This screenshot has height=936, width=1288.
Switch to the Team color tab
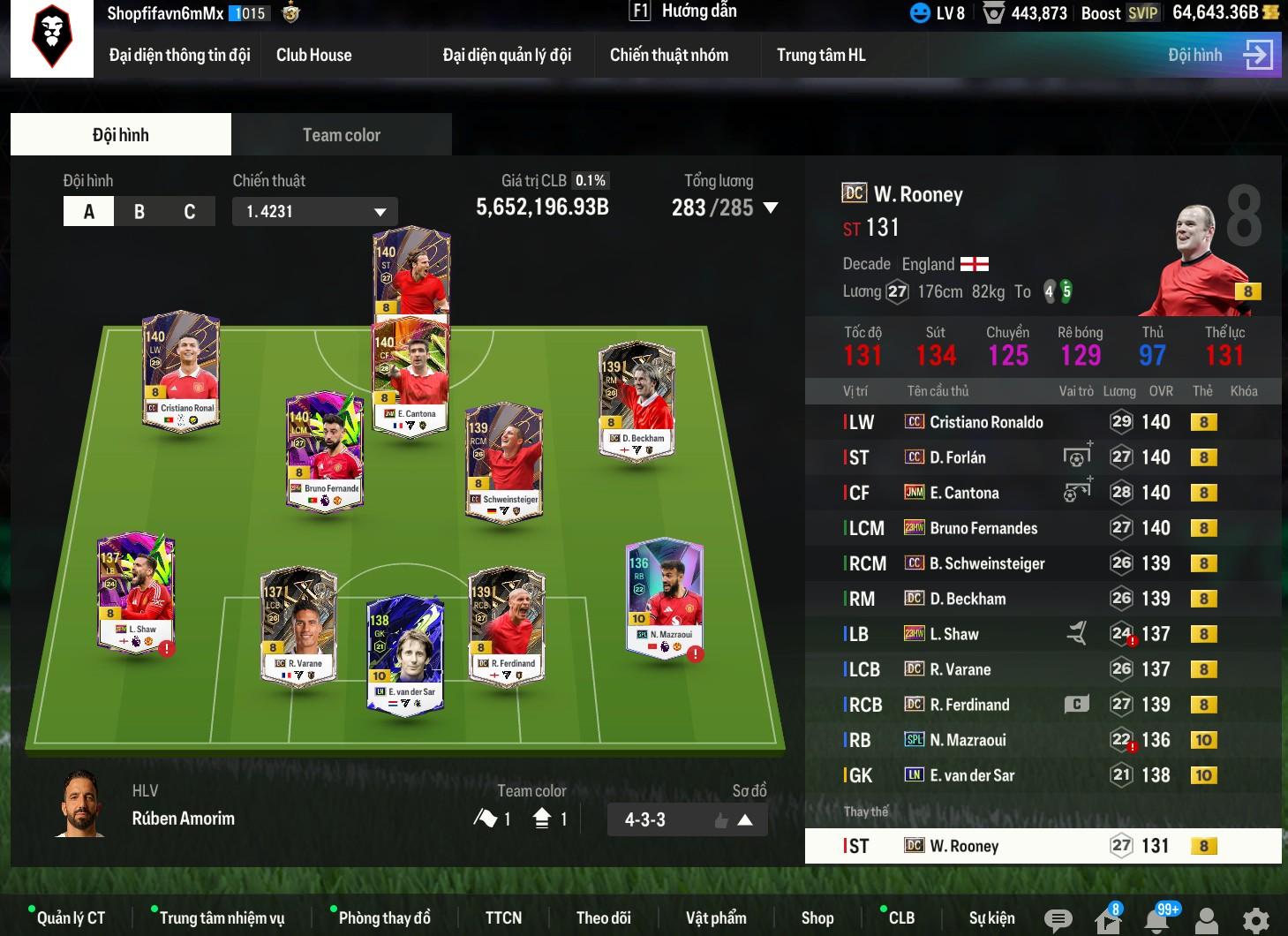coord(341,135)
